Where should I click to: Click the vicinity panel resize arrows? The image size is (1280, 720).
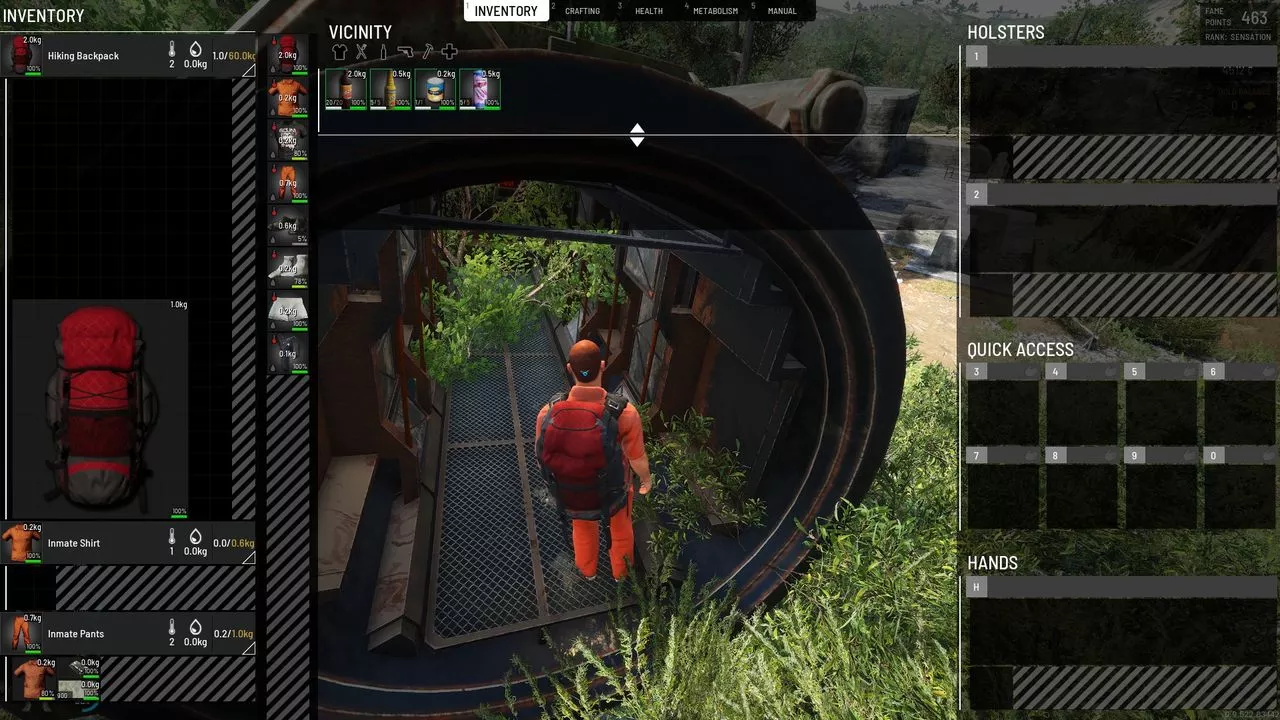point(637,135)
